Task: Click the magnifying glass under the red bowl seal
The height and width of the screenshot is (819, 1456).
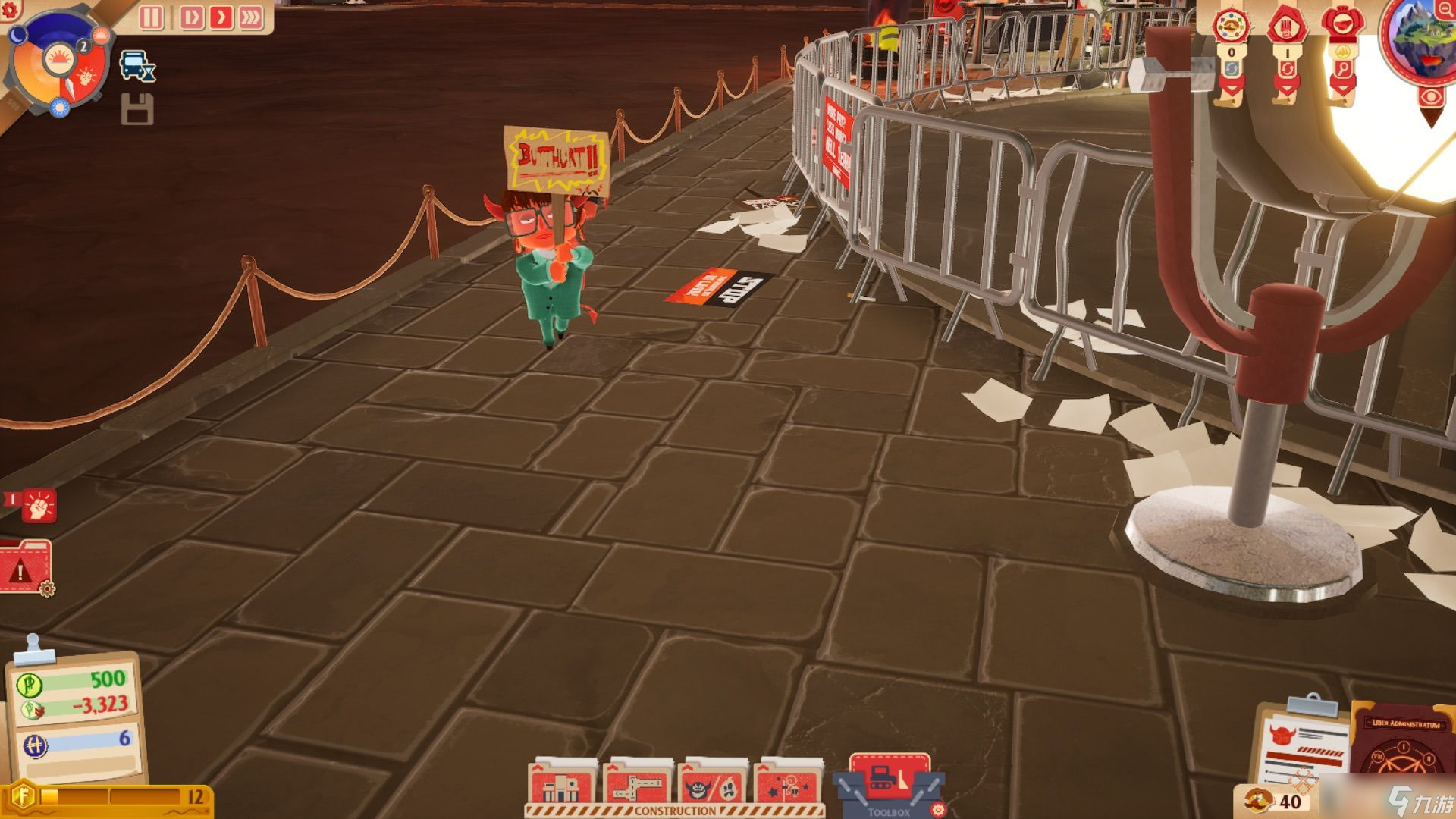Action: 1342,70
